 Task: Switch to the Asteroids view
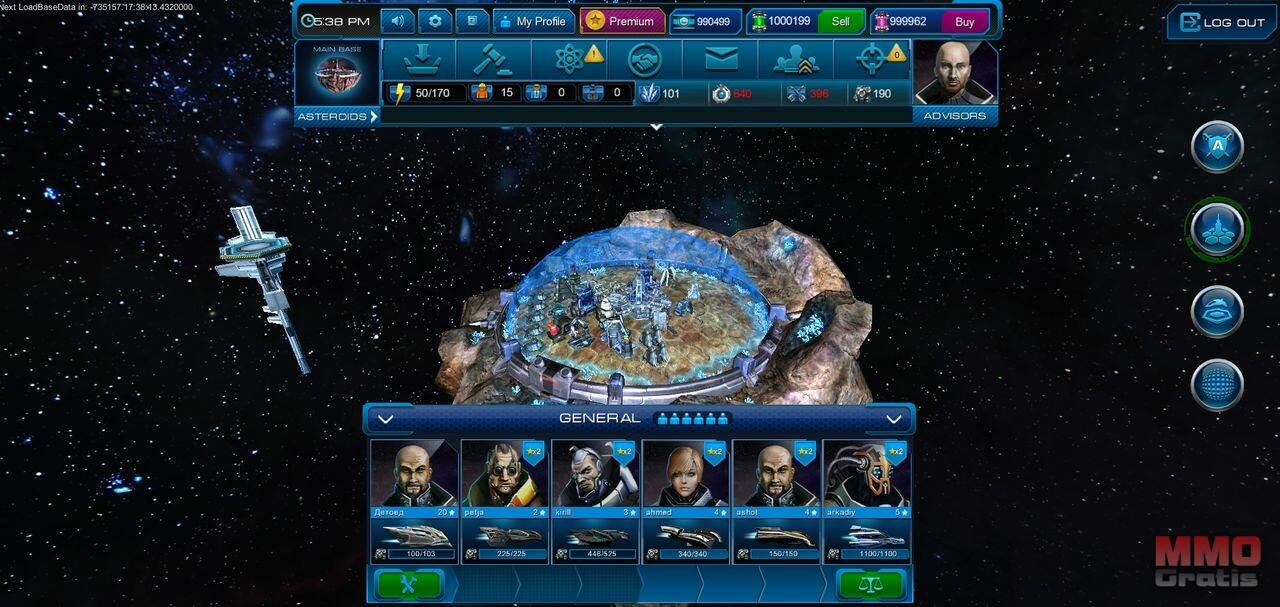(x=337, y=116)
